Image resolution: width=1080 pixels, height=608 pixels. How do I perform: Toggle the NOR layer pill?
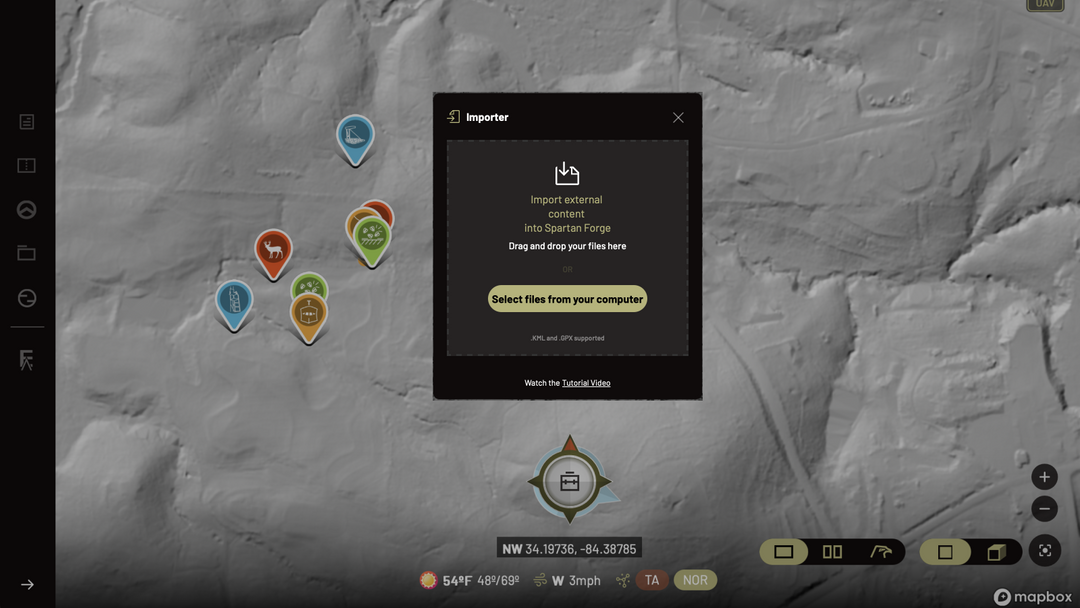[x=695, y=580]
